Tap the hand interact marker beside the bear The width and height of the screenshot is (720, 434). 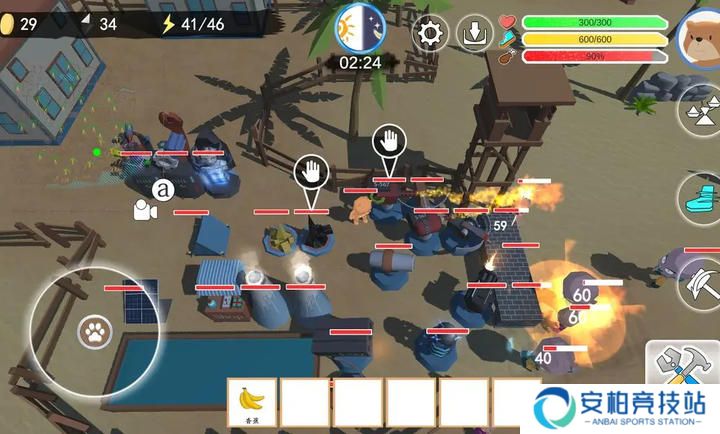[389, 143]
